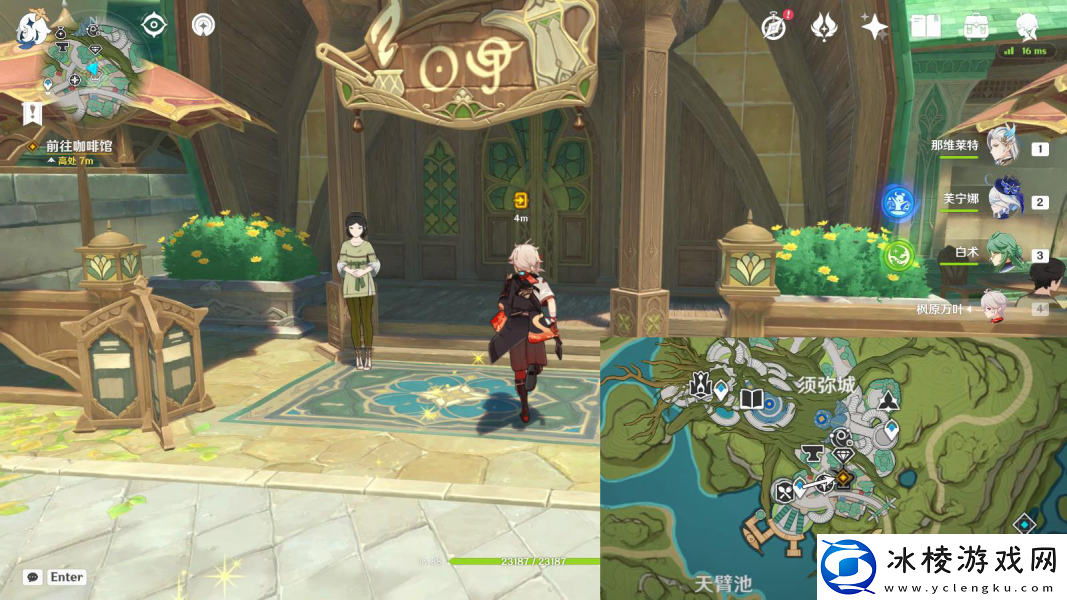Select the fork and knife restaurant map marker
The image size is (1067, 600).
[x=785, y=491]
